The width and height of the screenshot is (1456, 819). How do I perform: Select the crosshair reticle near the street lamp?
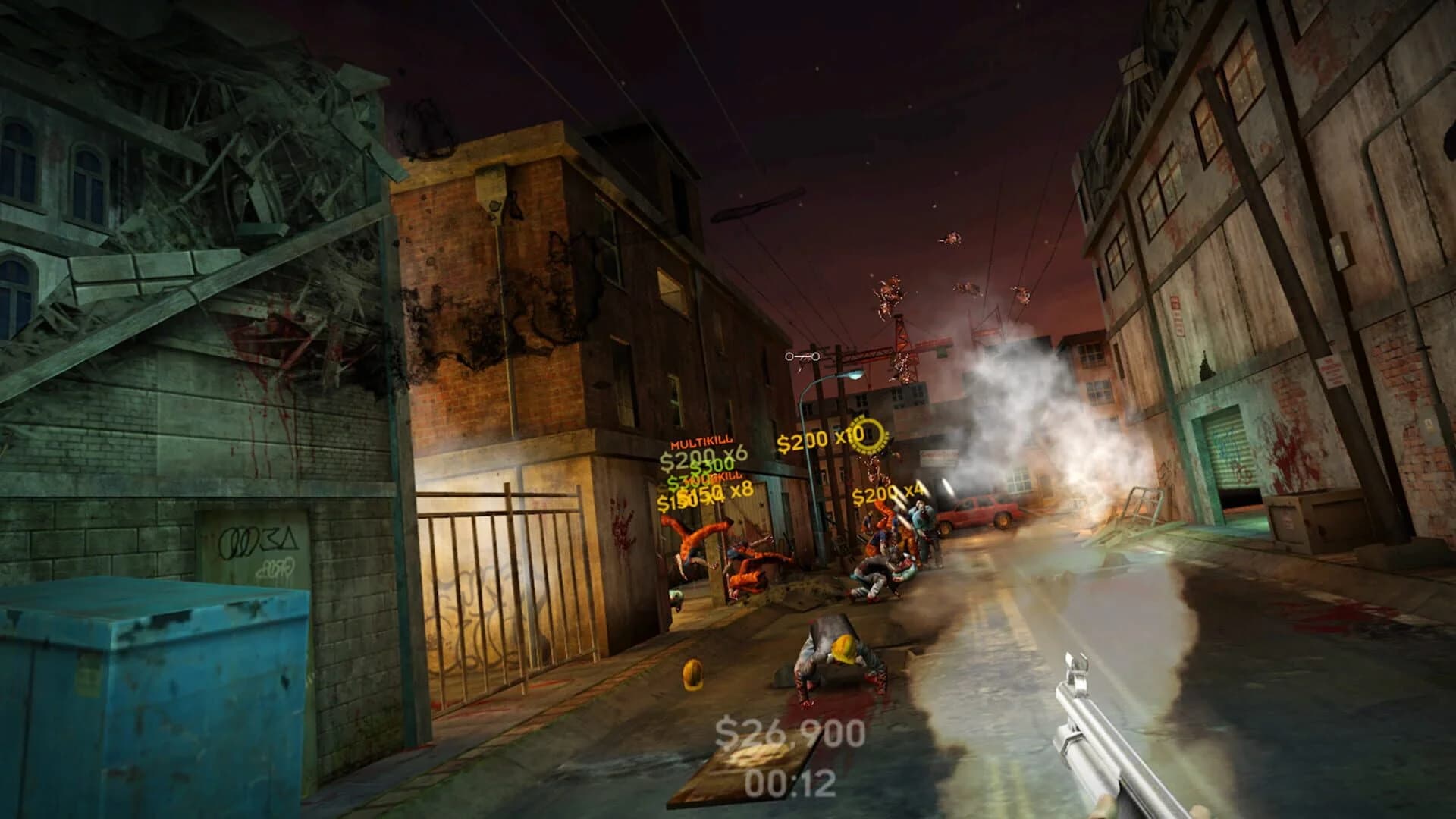pos(801,356)
